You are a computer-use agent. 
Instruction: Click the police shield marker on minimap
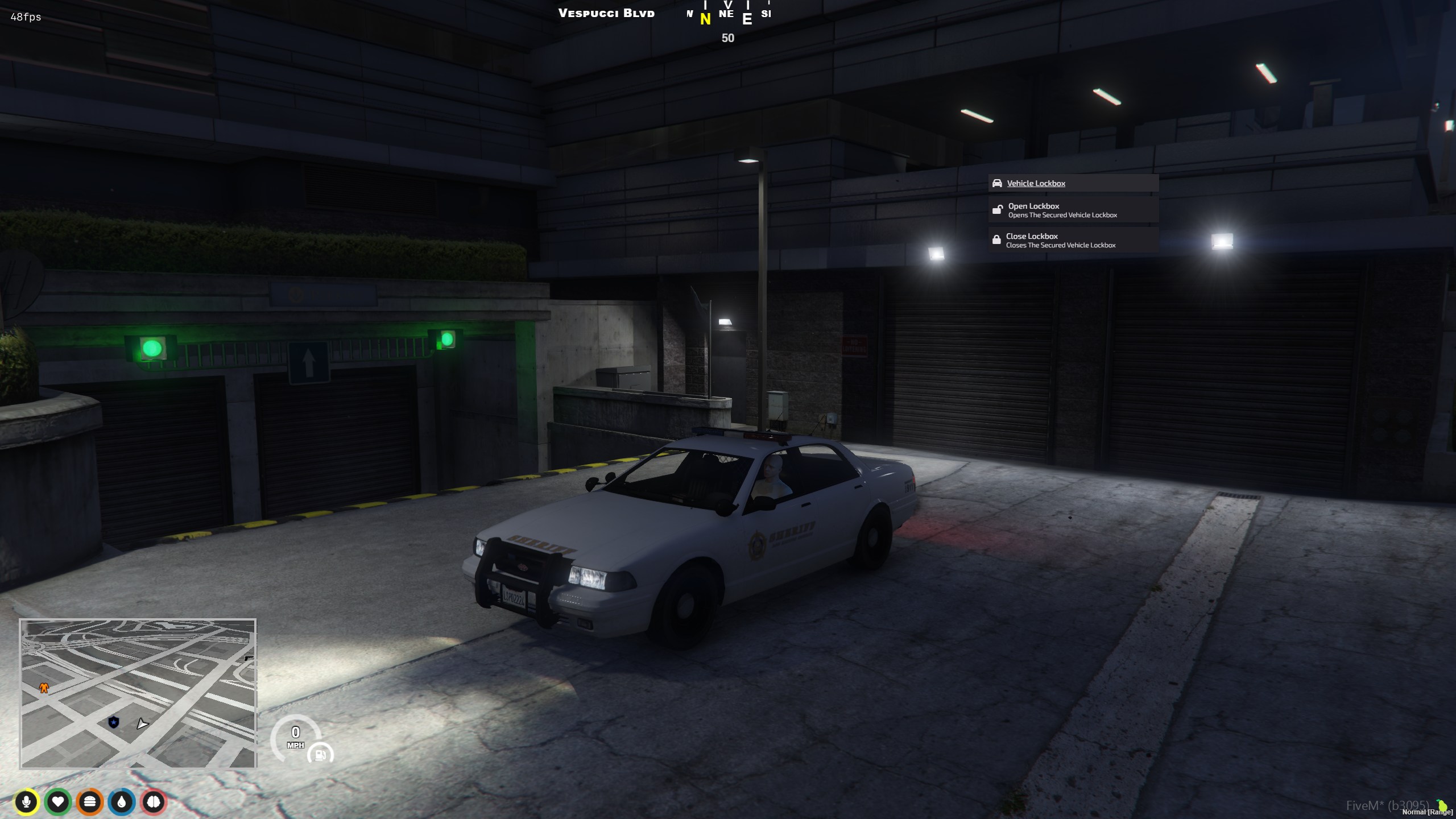pos(114,722)
